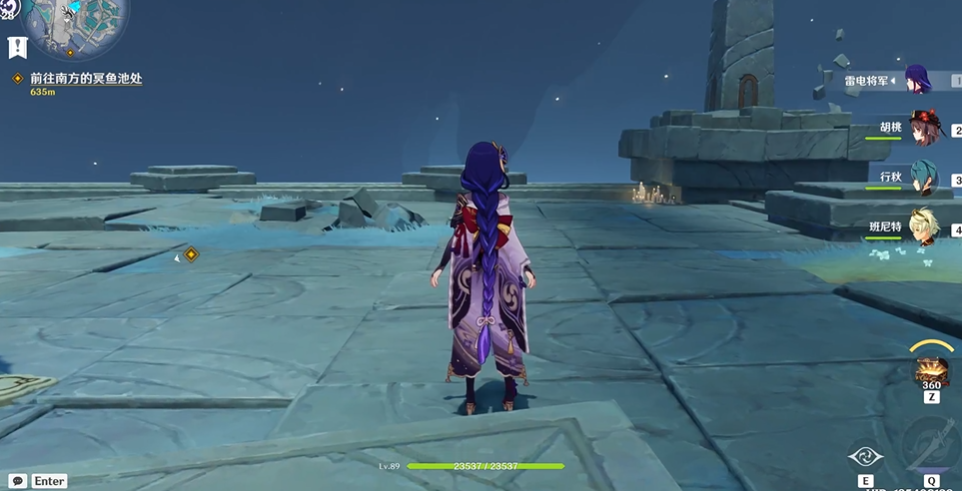962x491 pixels.
Task: Switch to party member 班尼特
Action: [923, 226]
